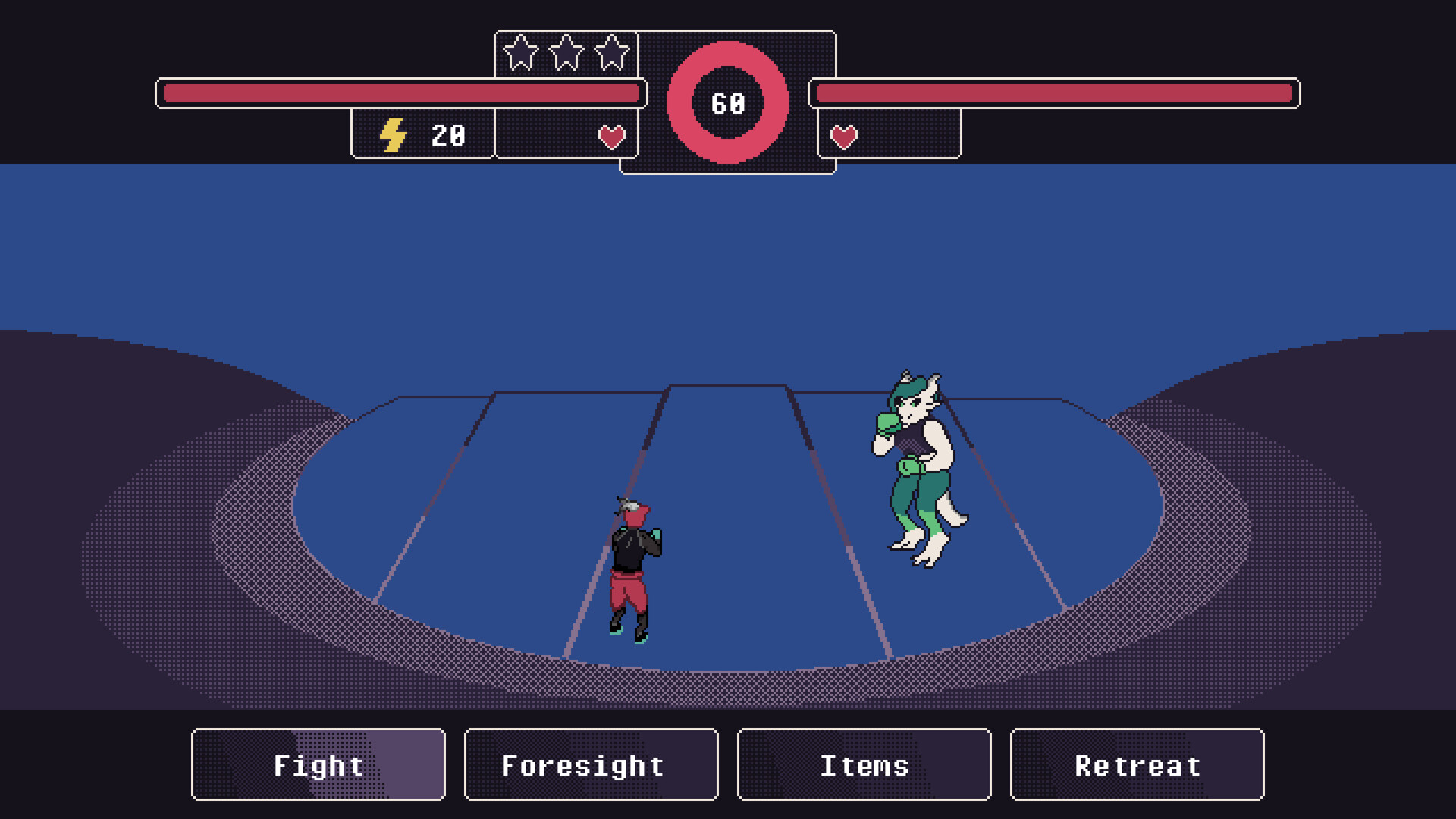Click the center of the arena floor
The height and width of the screenshot is (819, 1456).
728,531
